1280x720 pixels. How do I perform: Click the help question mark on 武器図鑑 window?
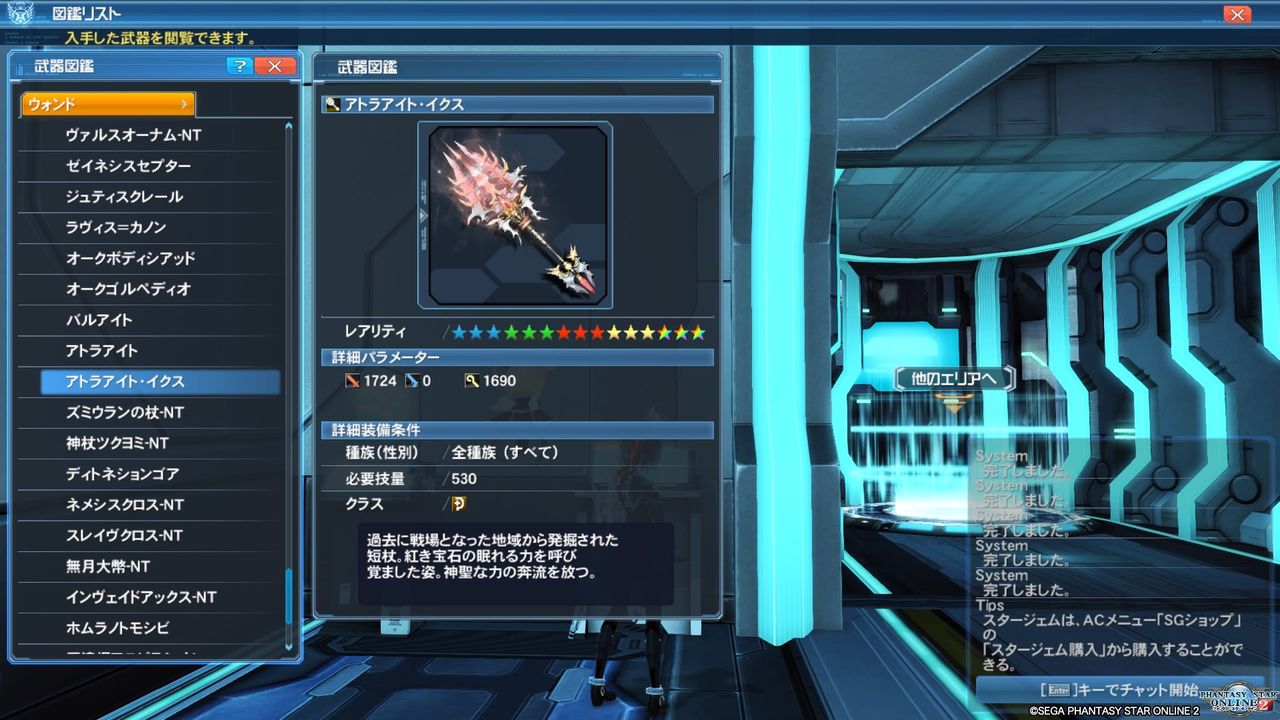239,66
